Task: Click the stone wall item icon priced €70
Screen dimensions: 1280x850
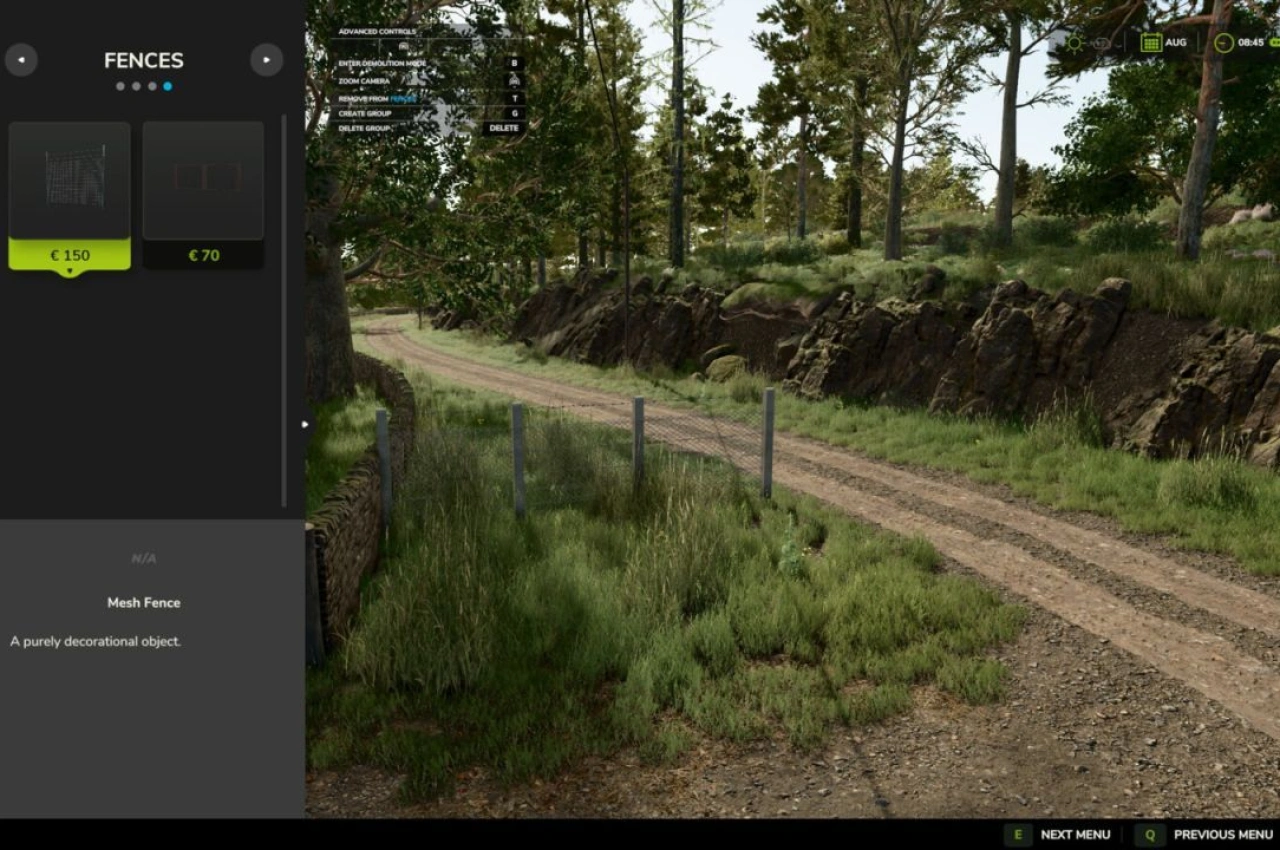Action: click(202, 178)
